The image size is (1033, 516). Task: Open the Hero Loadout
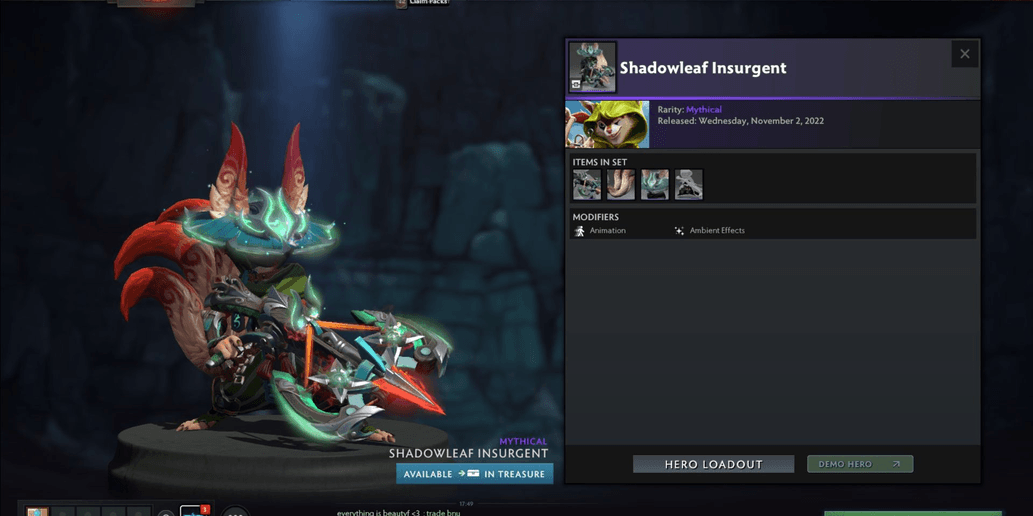pyautogui.click(x=713, y=464)
